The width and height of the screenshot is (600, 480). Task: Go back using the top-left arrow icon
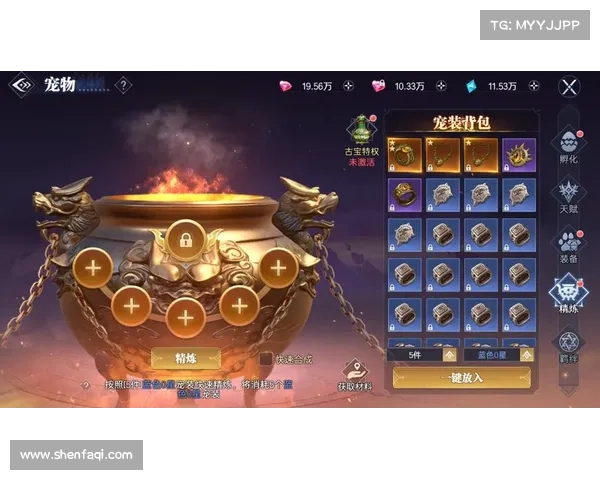coord(21,86)
